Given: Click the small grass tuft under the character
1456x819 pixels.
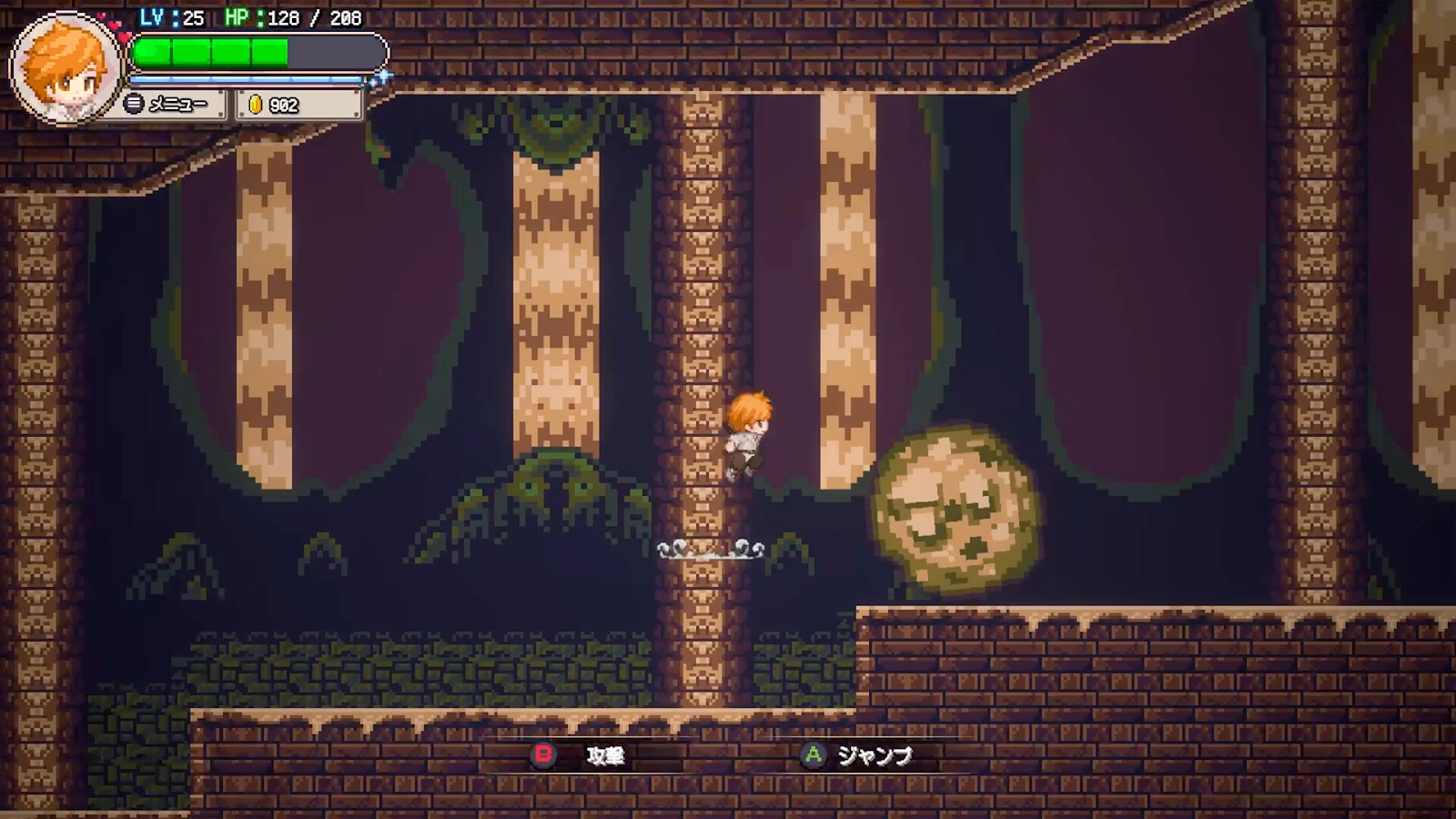Looking at the screenshot, I should tap(708, 550).
